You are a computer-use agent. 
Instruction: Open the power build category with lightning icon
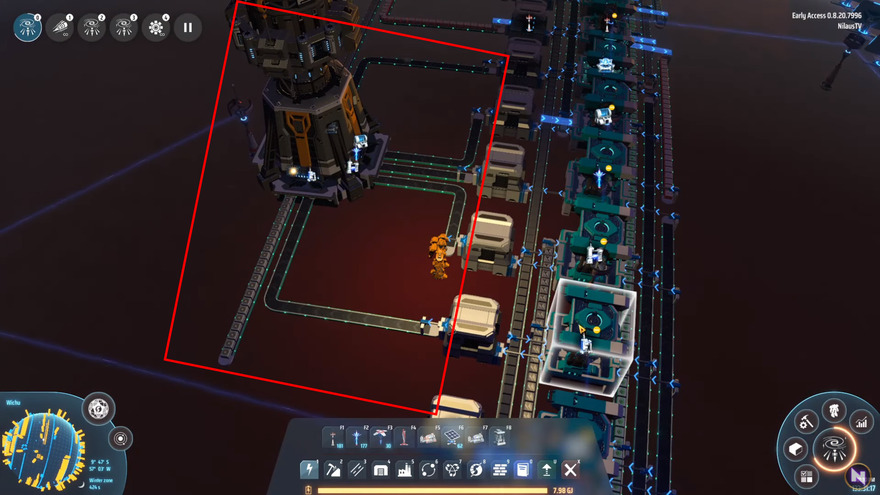coord(309,469)
